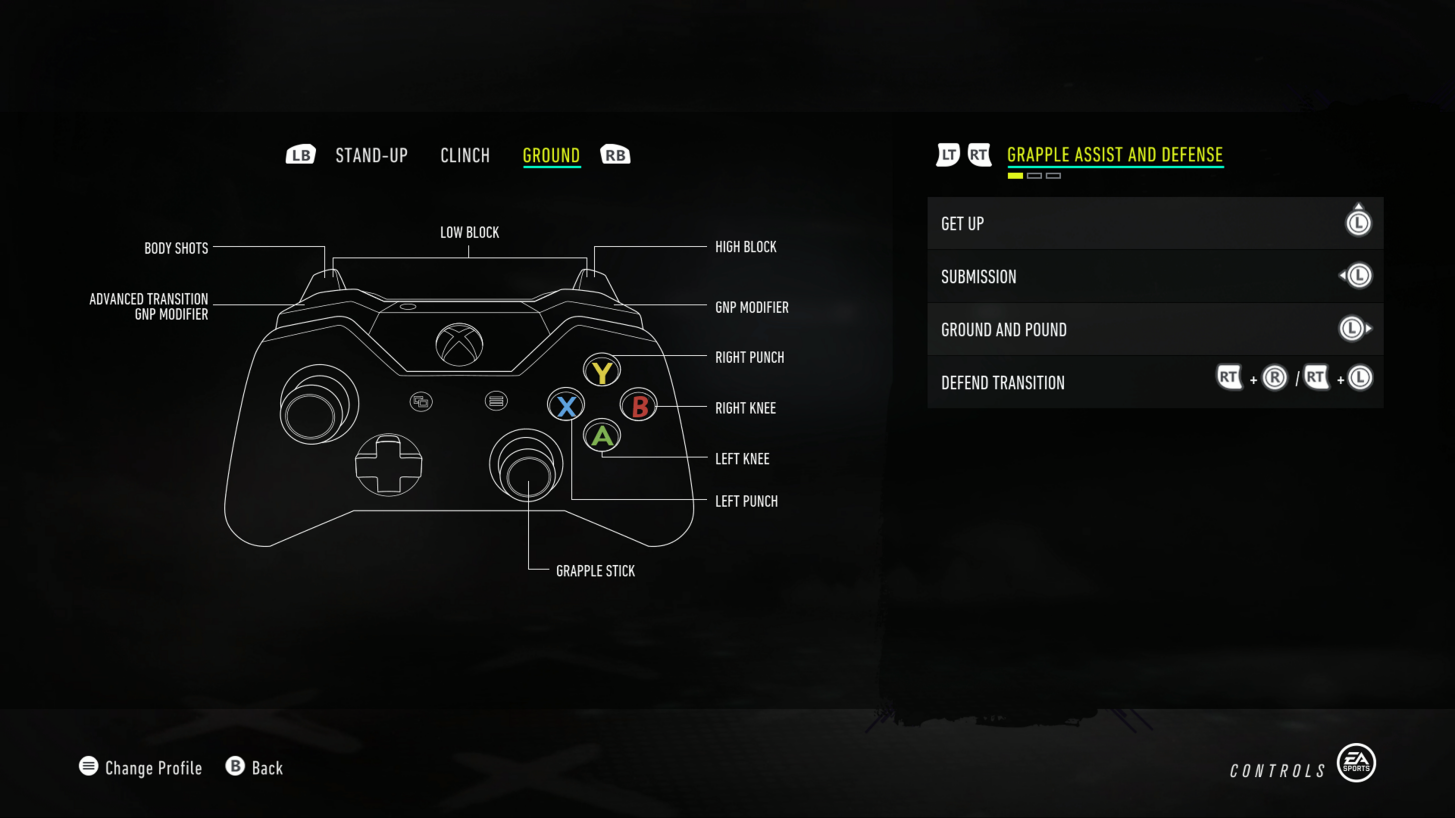Image resolution: width=1455 pixels, height=818 pixels.
Task: Click the LB bumper icon beside STAND-UP
Action: 299,154
